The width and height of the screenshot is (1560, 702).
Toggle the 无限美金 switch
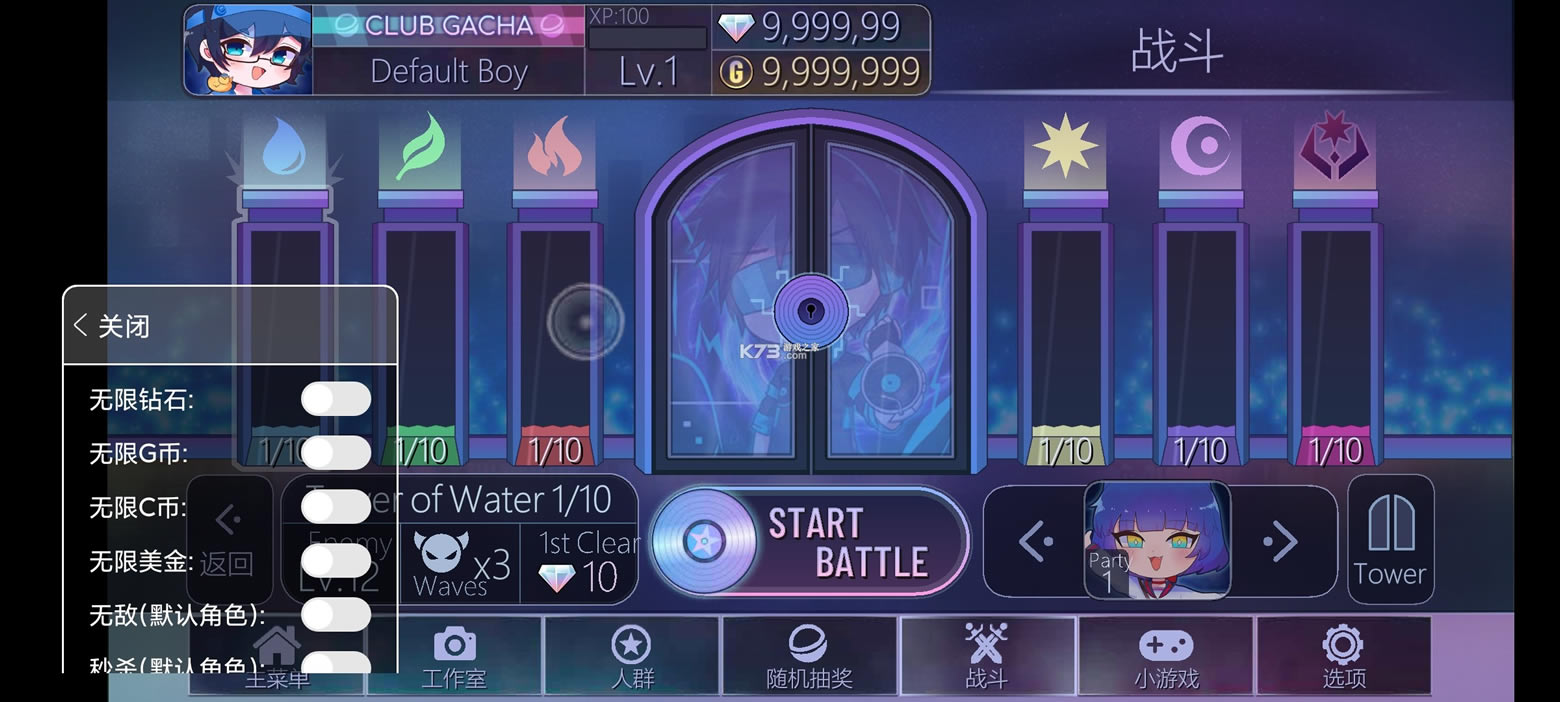point(336,561)
